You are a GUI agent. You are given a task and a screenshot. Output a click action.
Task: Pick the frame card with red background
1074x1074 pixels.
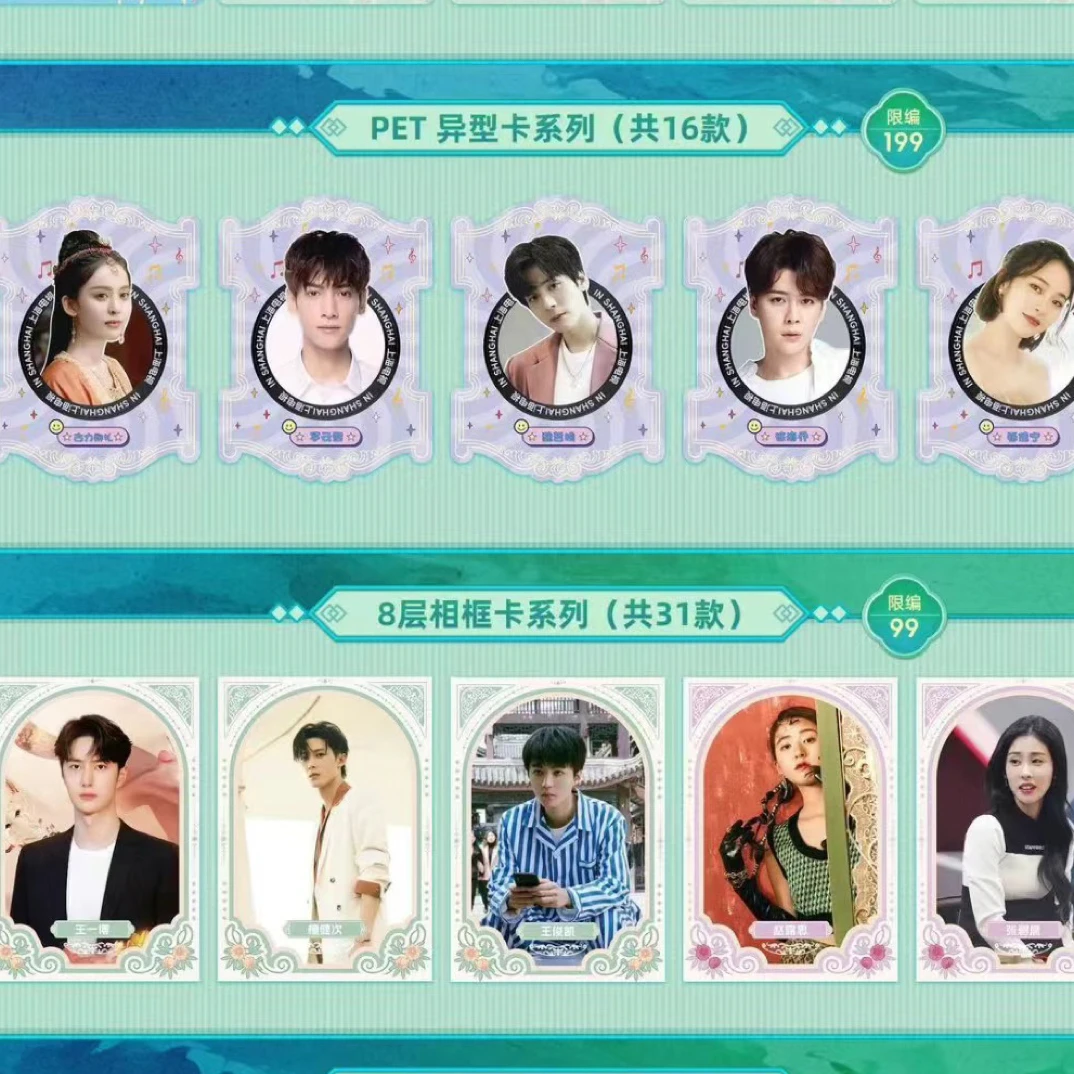pyautogui.click(x=790, y=828)
